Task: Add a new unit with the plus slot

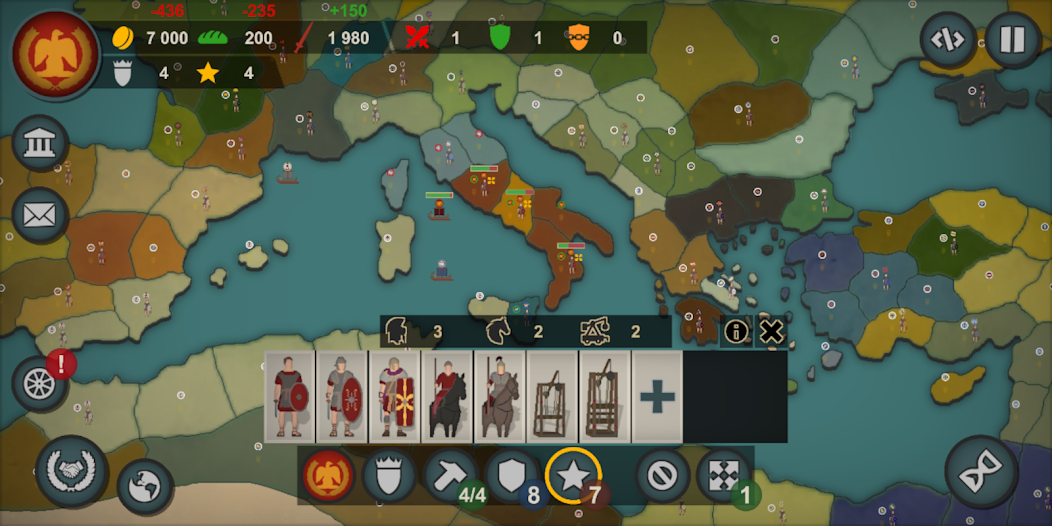Action: tap(657, 396)
